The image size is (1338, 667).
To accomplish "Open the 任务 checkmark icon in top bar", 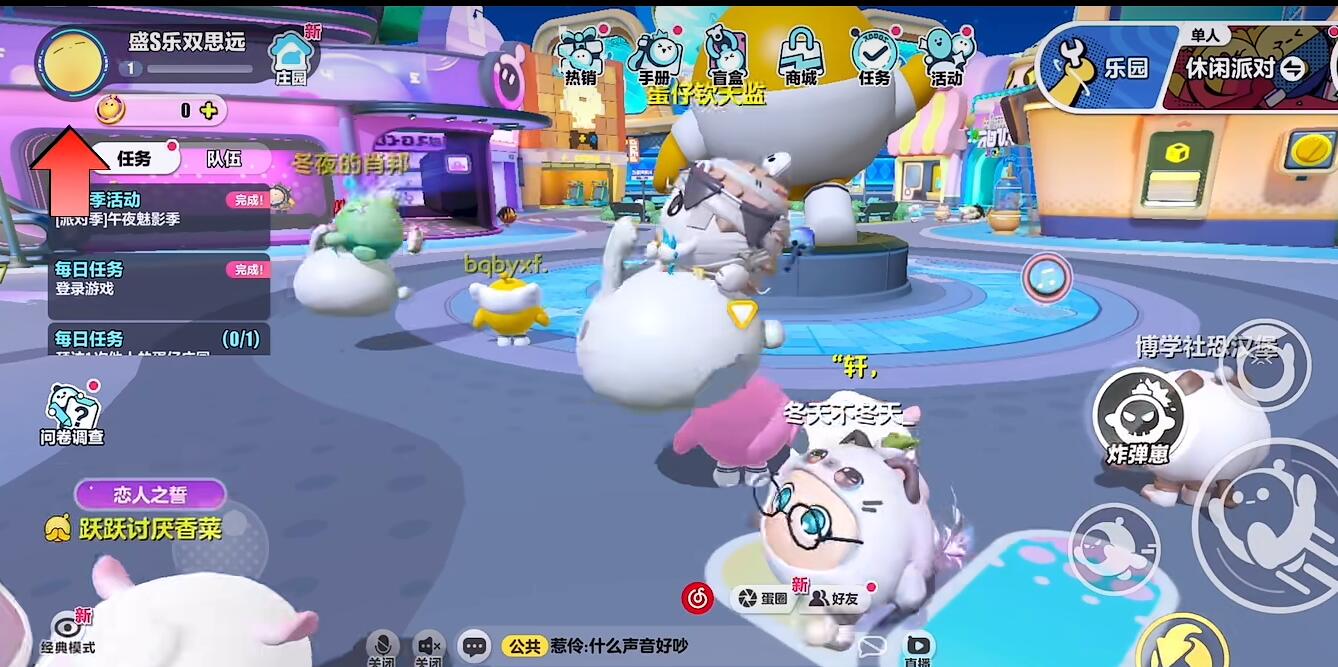I will click(x=873, y=56).
